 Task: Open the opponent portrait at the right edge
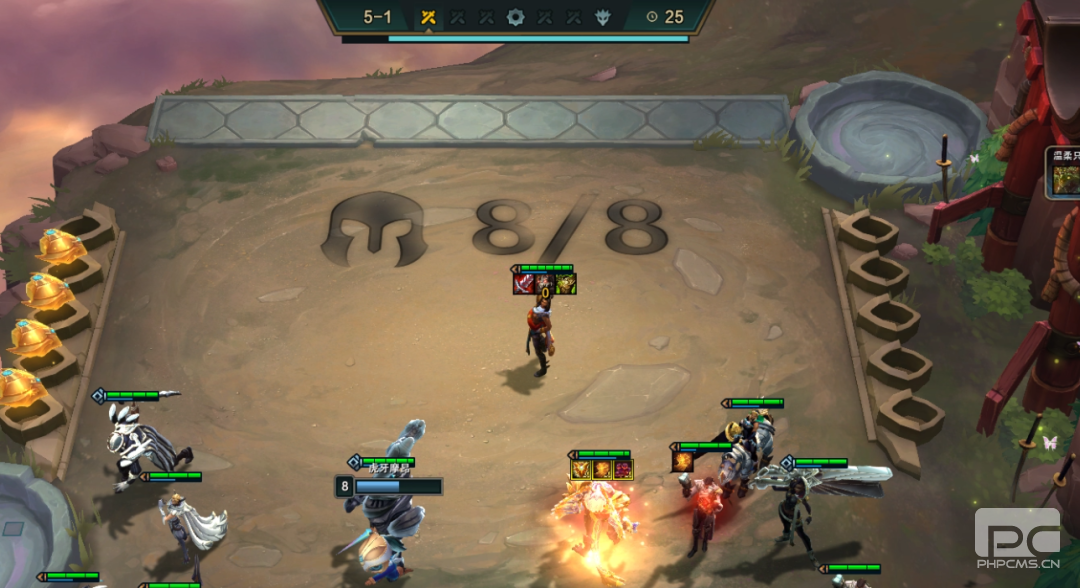click(x=1064, y=180)
